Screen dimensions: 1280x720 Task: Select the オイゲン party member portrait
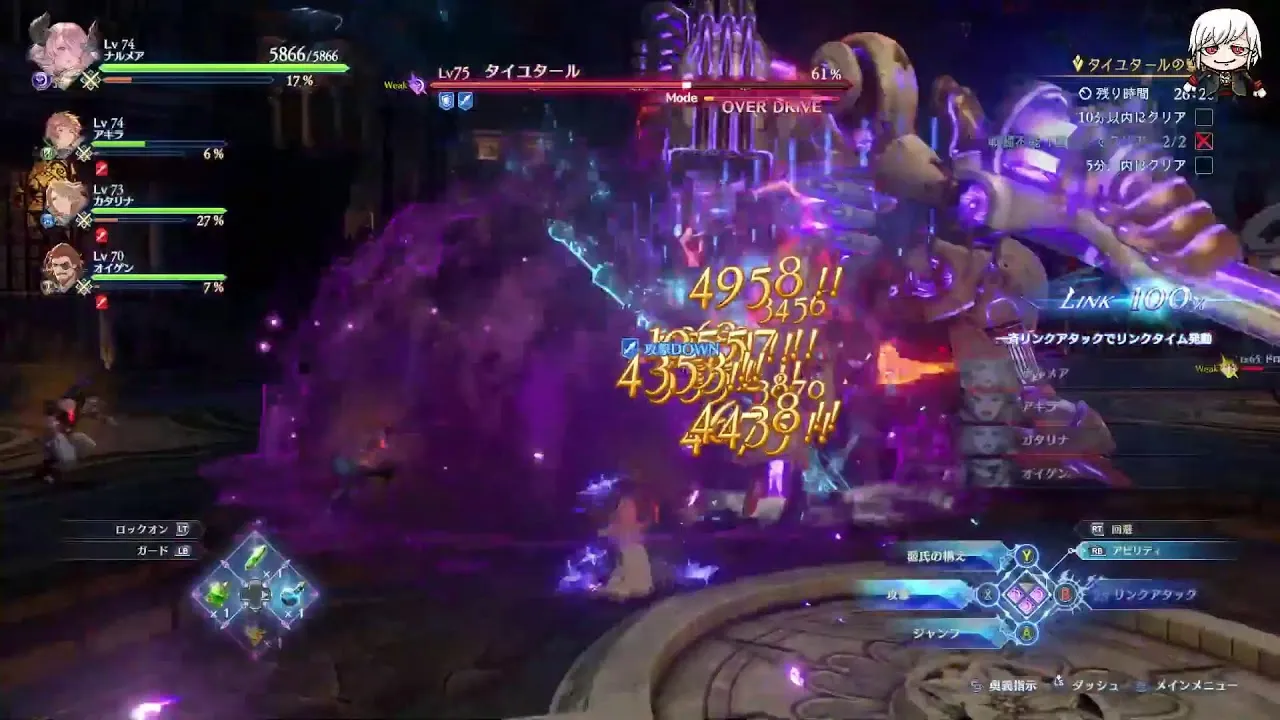click(64, 267)
